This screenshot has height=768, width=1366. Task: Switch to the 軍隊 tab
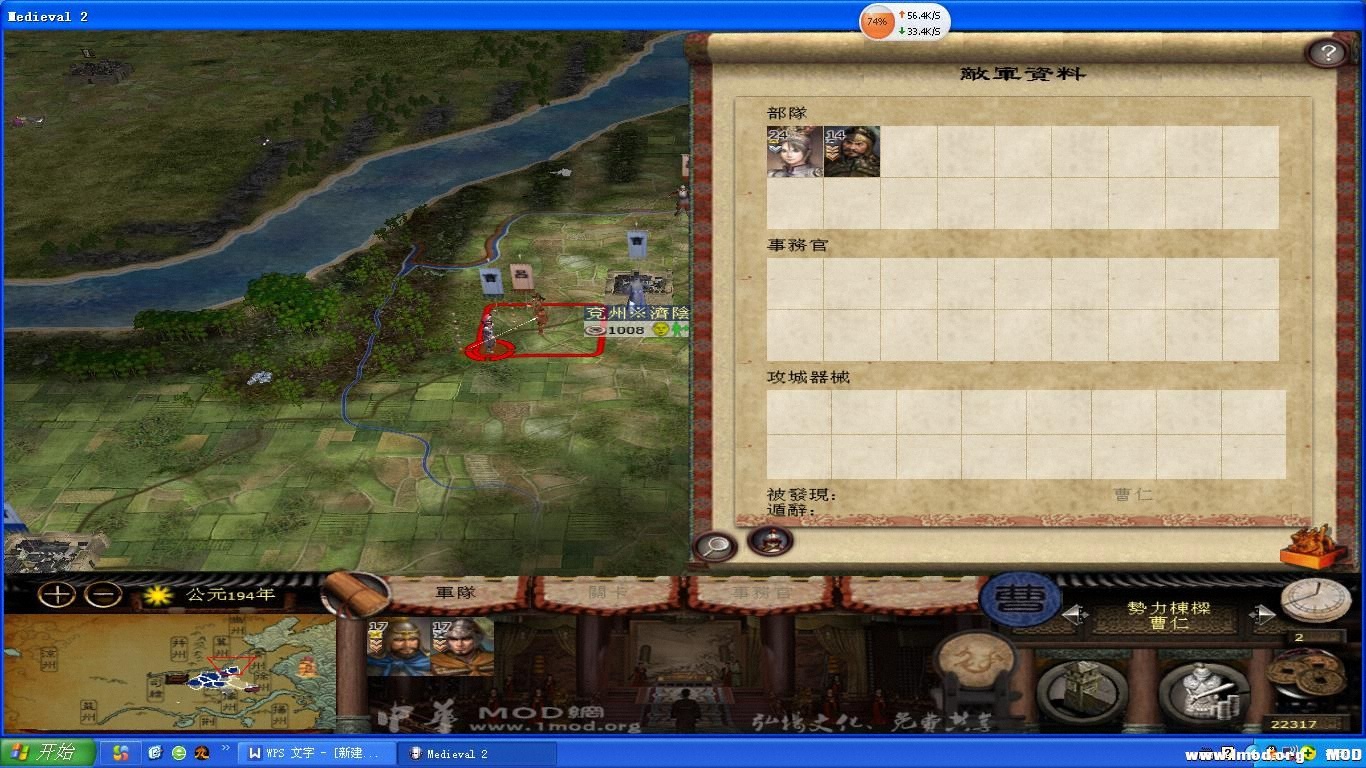tap(457, 592)
